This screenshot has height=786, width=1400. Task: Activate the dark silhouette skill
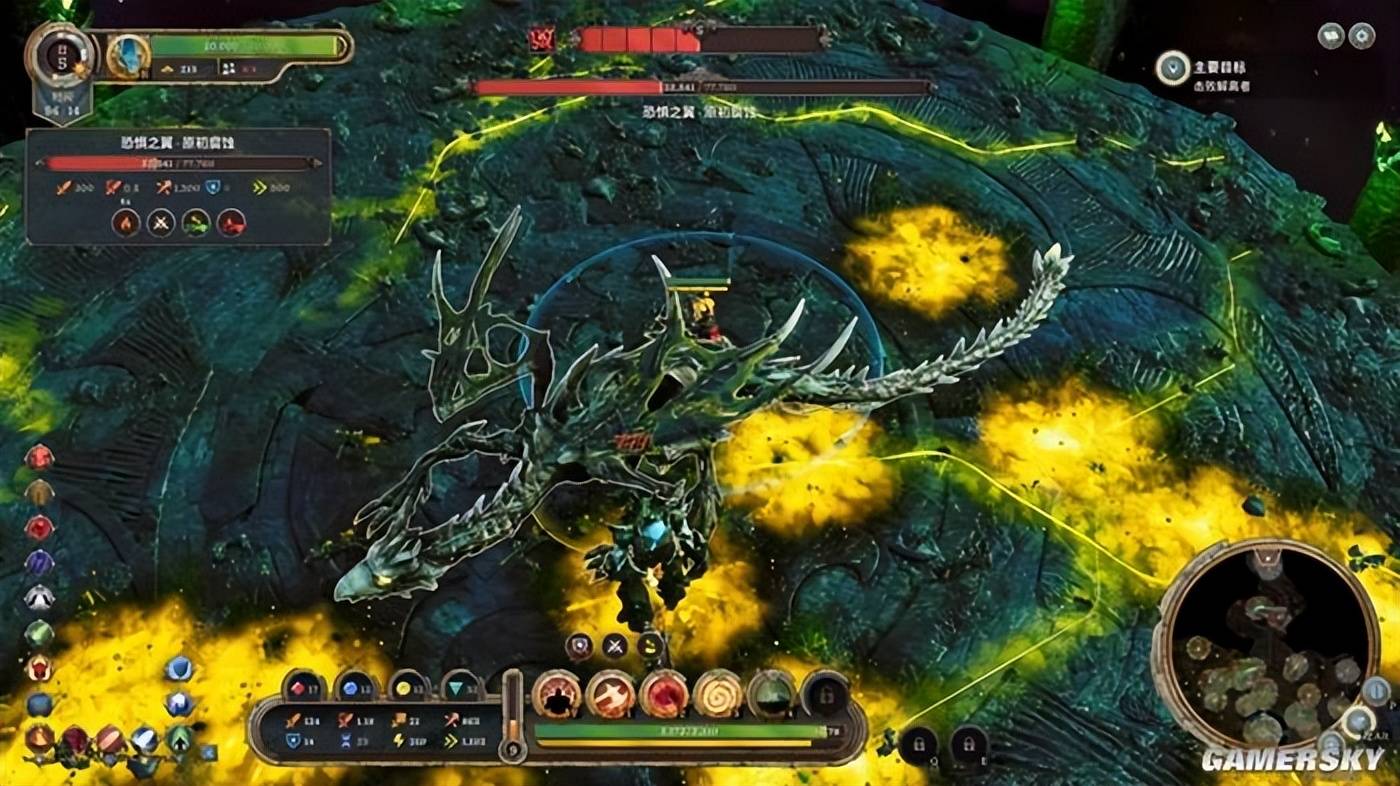tap(556, 693)
